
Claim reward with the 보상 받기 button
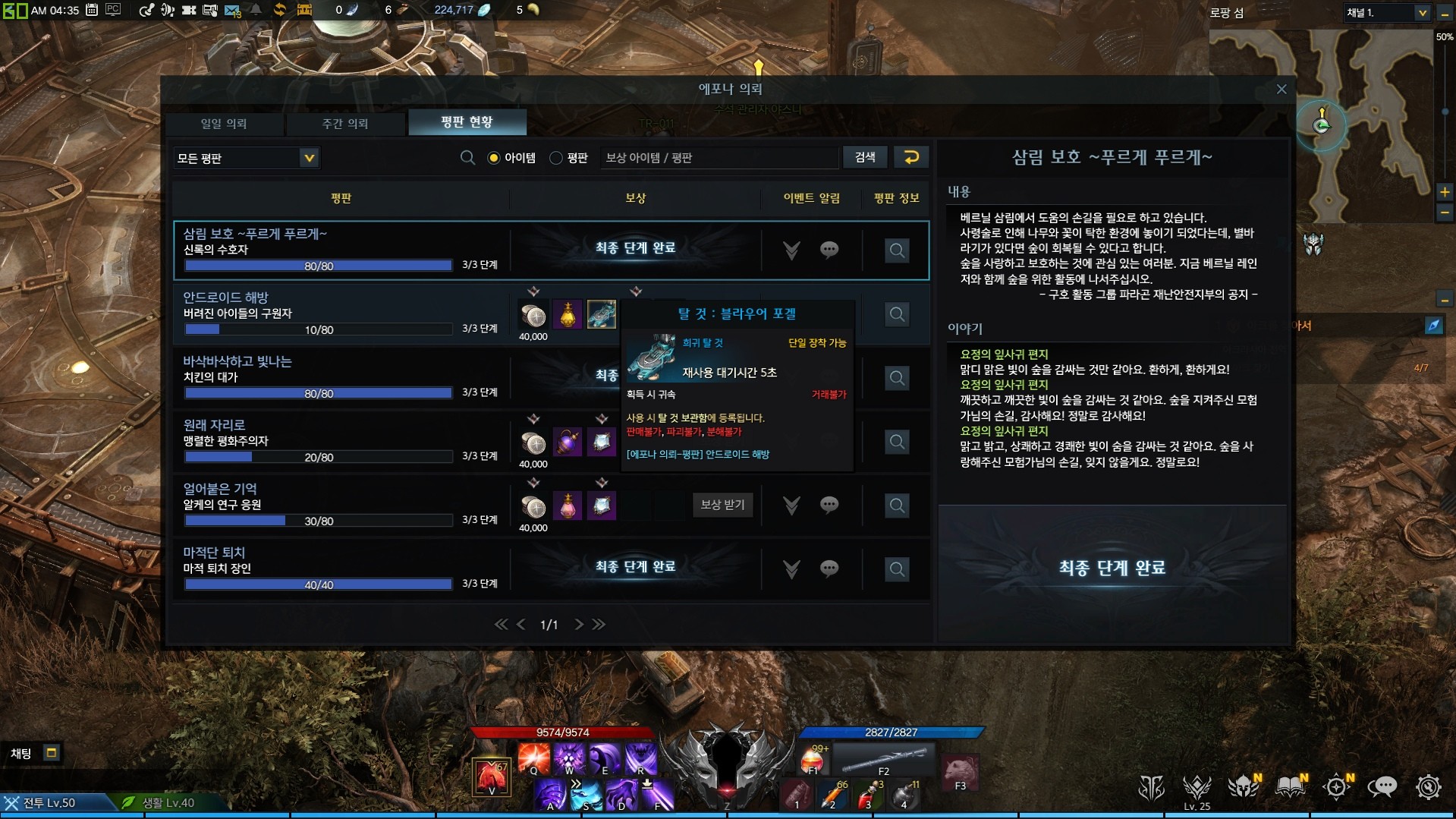click(x=722, y=505)
